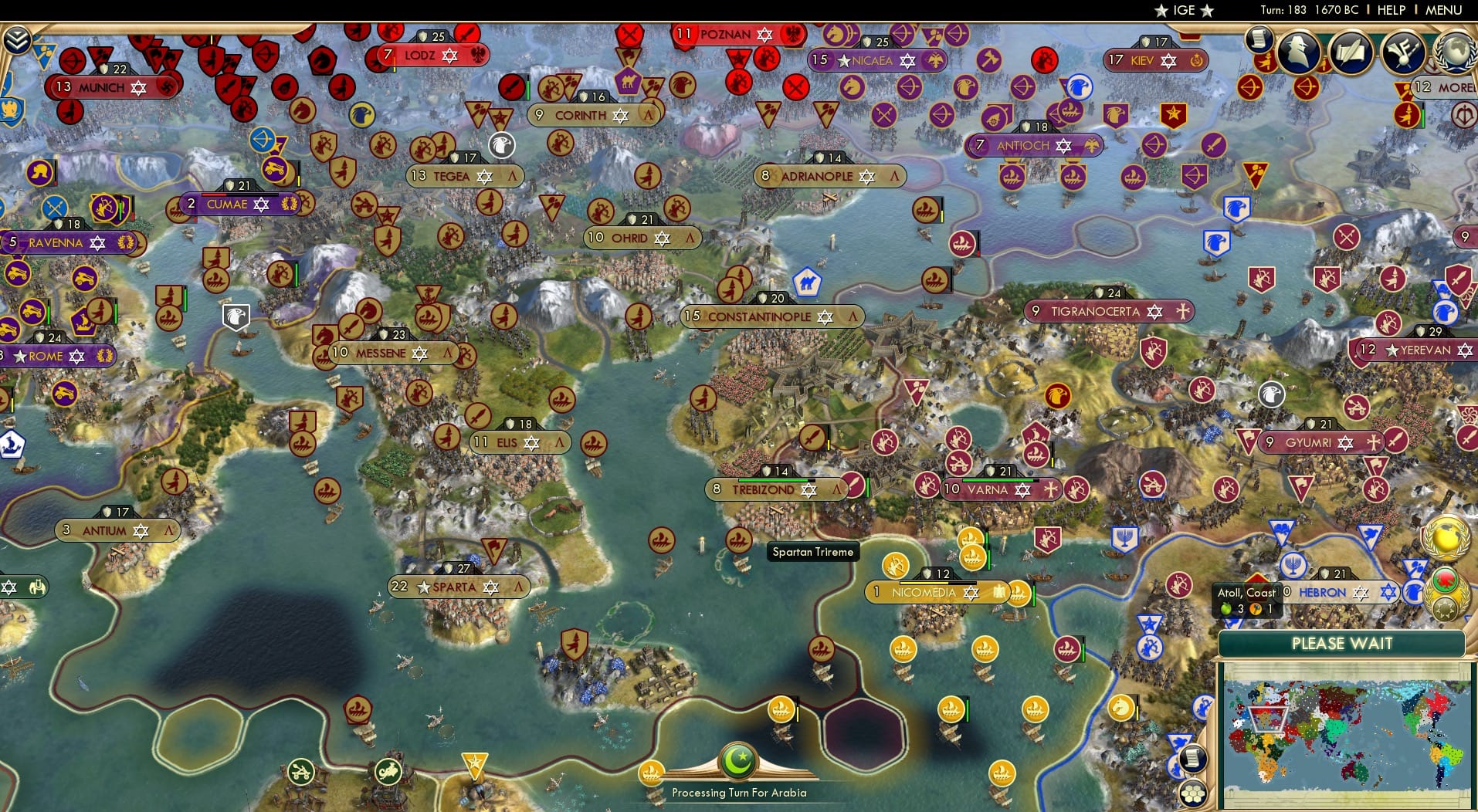Click the white eagle circle icon near Tegea
Viewport: 1478px width, 812px height.
click(500, 145)
